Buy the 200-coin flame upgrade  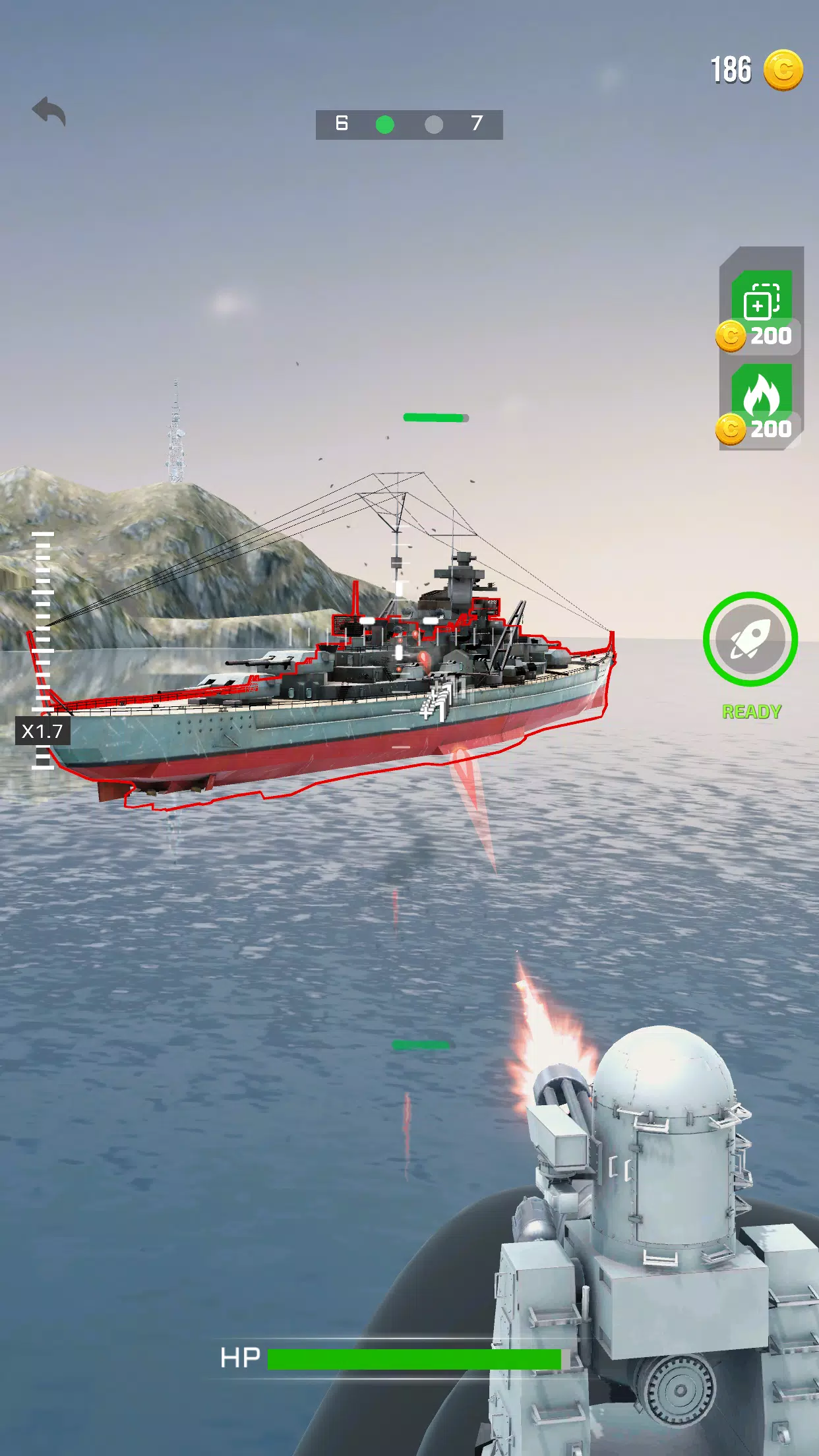pyautogui.click(x=761, y=404)
